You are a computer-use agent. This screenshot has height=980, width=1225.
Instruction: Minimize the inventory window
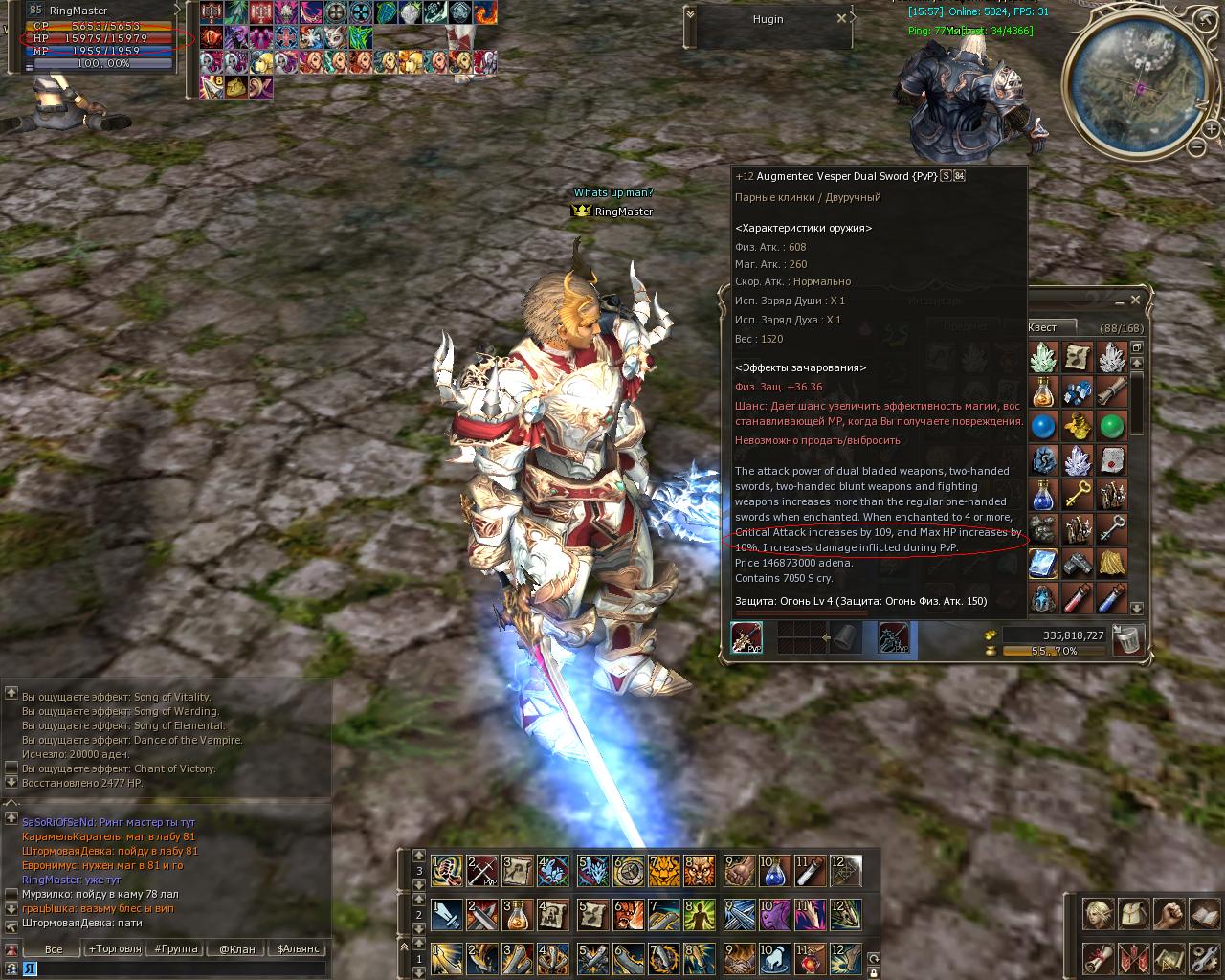[x=1118, y=300]
